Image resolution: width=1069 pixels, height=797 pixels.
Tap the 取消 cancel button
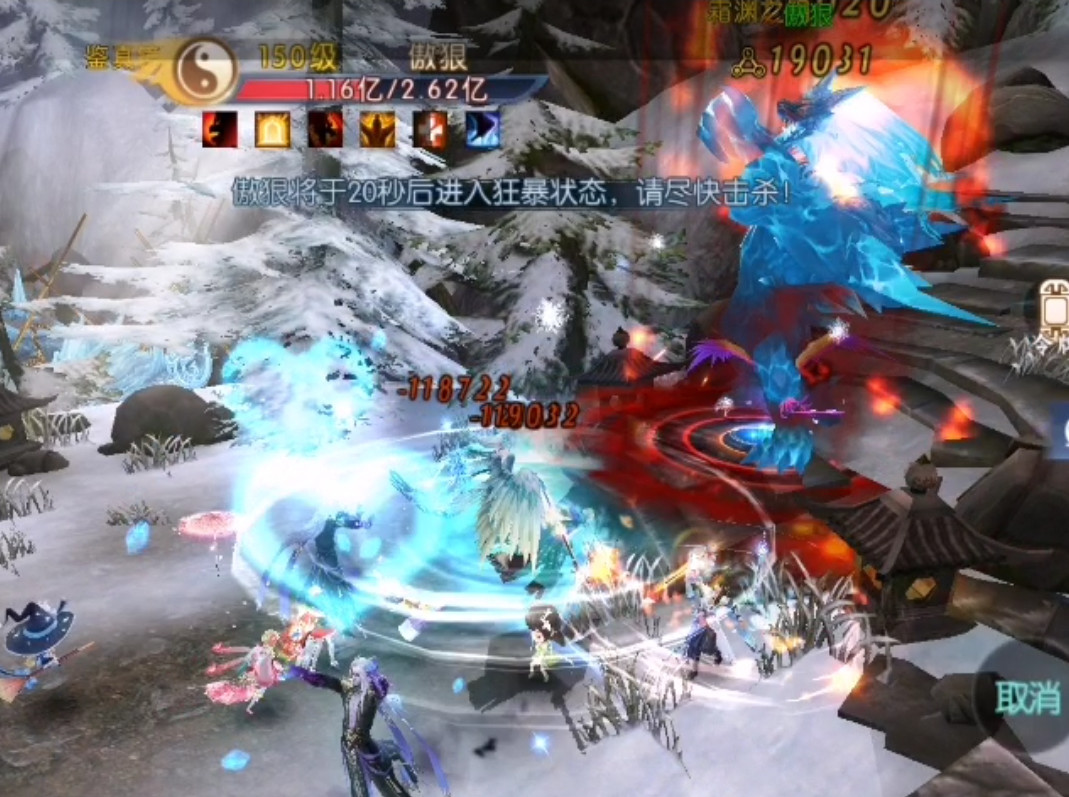[x=1027, y=697]
